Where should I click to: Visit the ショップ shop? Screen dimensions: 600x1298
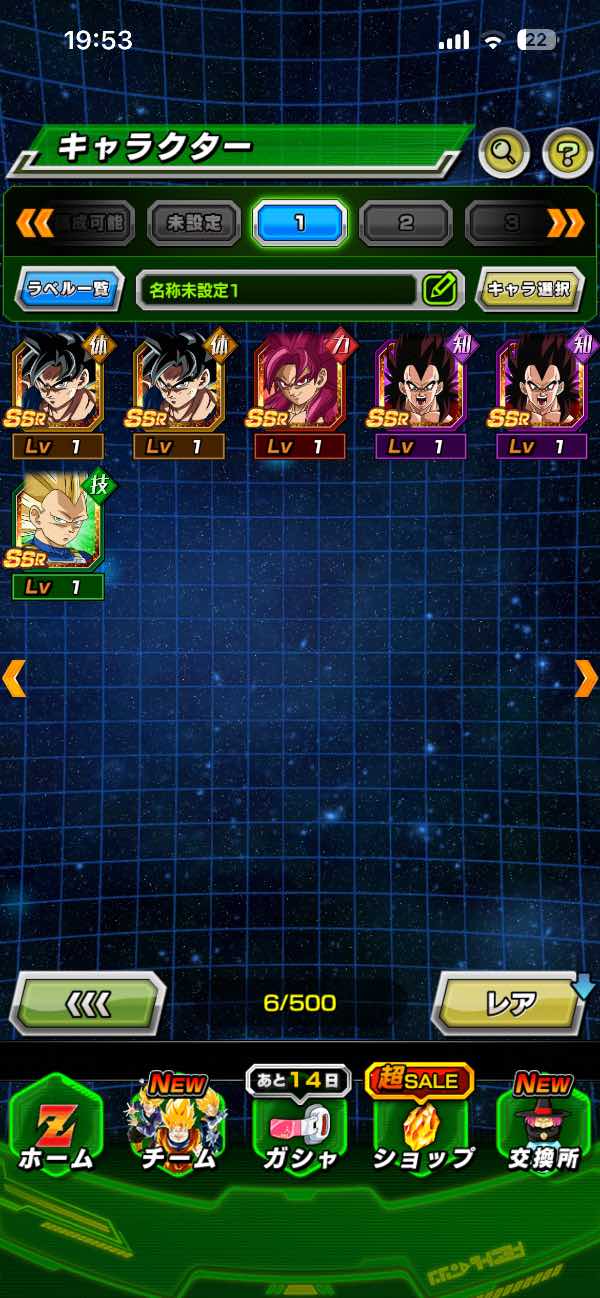pyautogui.click(x=421, y=1125)
